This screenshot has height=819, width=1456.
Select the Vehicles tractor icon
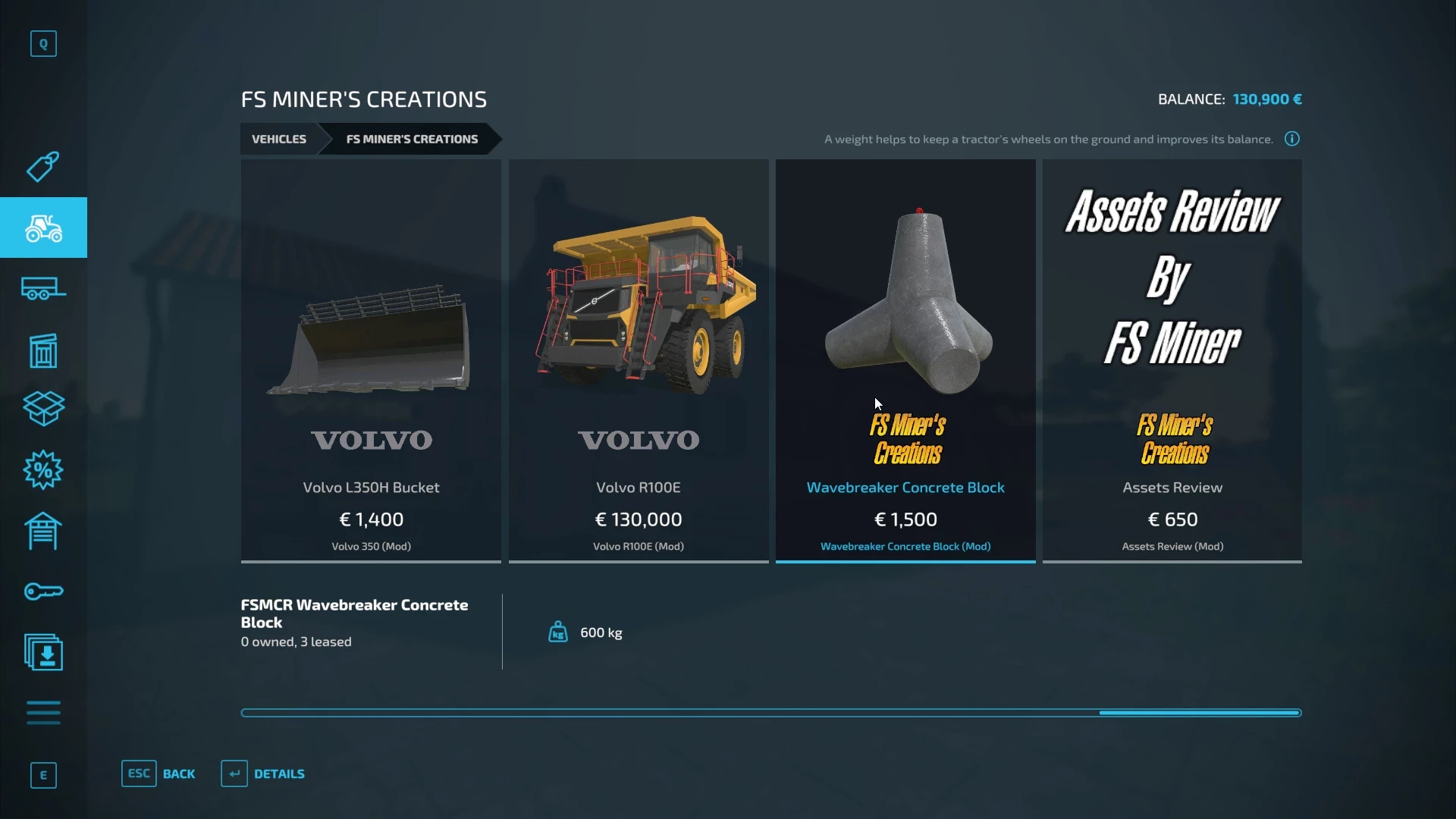pyautogui.click(x=43, y=227)
